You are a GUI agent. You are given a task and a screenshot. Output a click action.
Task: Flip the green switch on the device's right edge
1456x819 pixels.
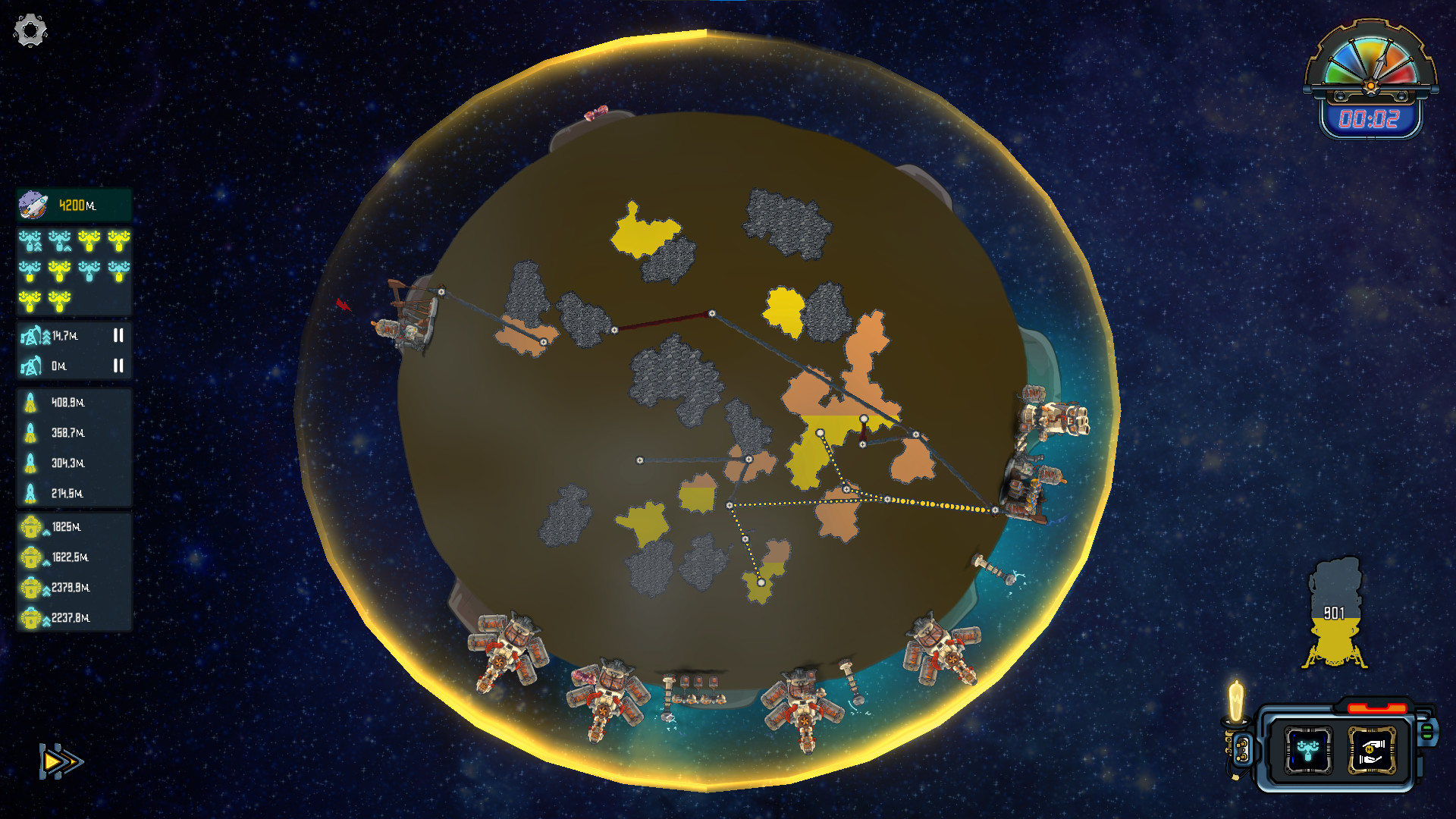[1427, 732]
